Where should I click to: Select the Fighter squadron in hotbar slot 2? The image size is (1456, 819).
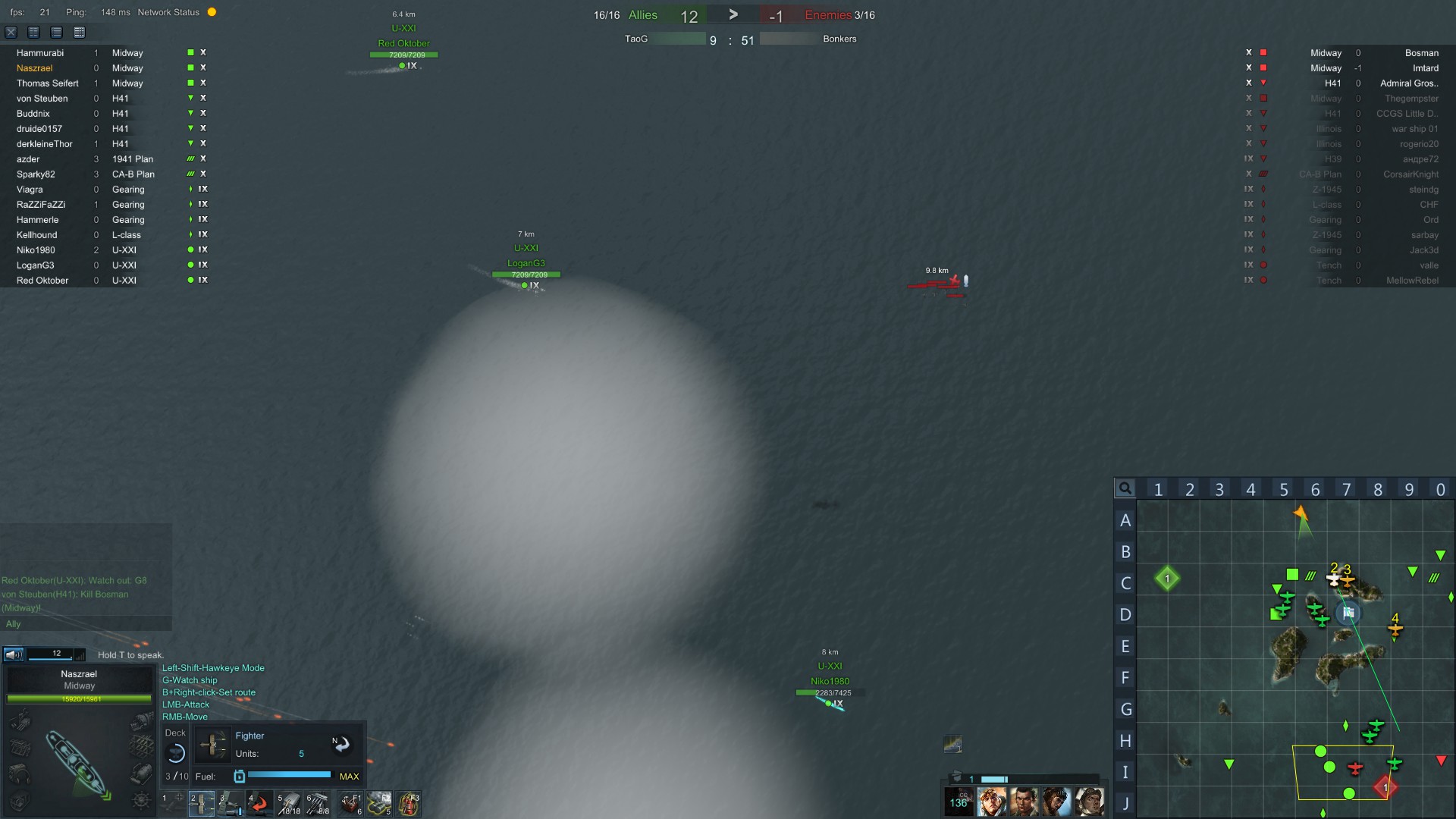coord(202,803)
